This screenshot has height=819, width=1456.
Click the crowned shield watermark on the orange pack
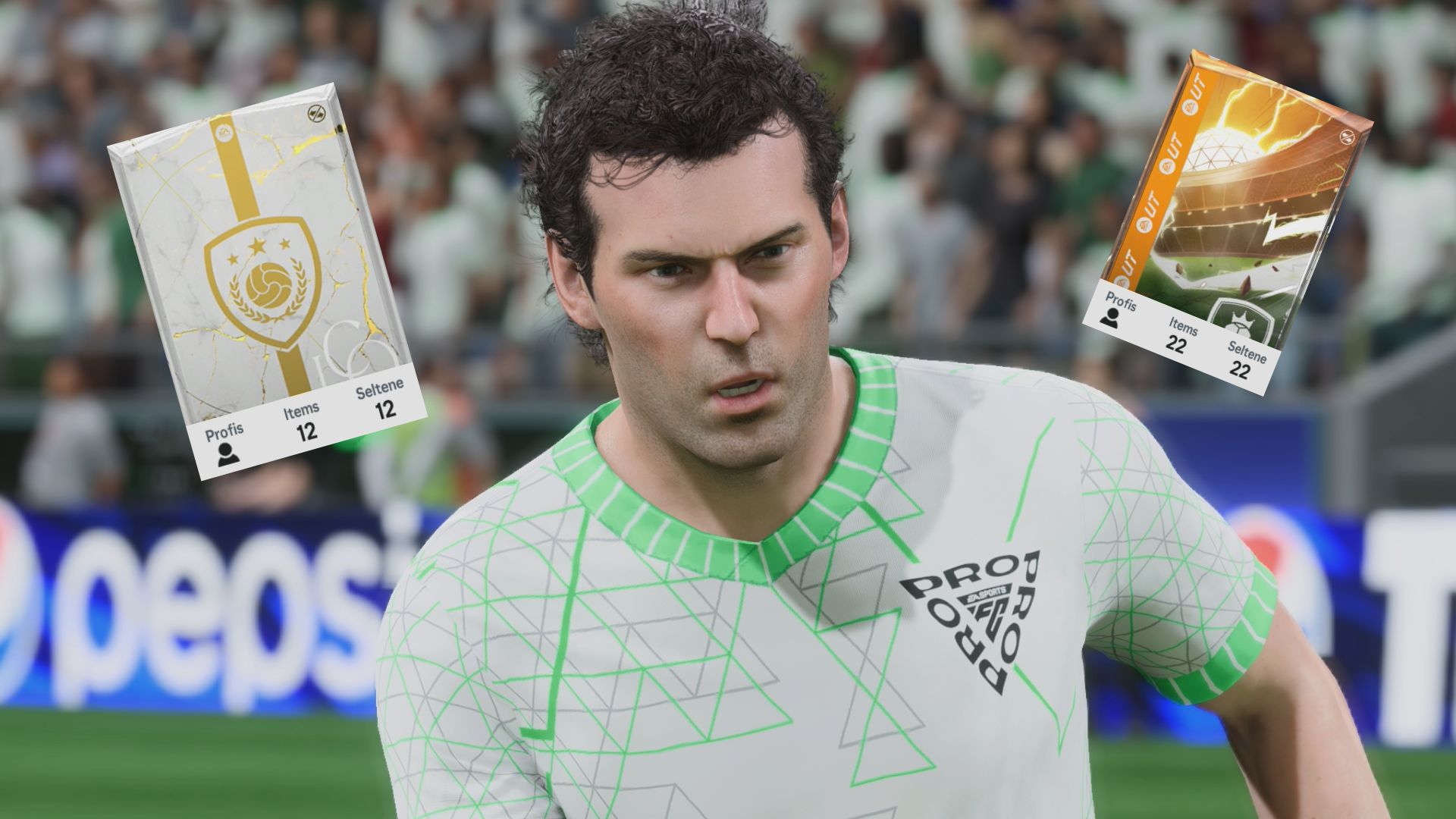[x=1242, y=318]
